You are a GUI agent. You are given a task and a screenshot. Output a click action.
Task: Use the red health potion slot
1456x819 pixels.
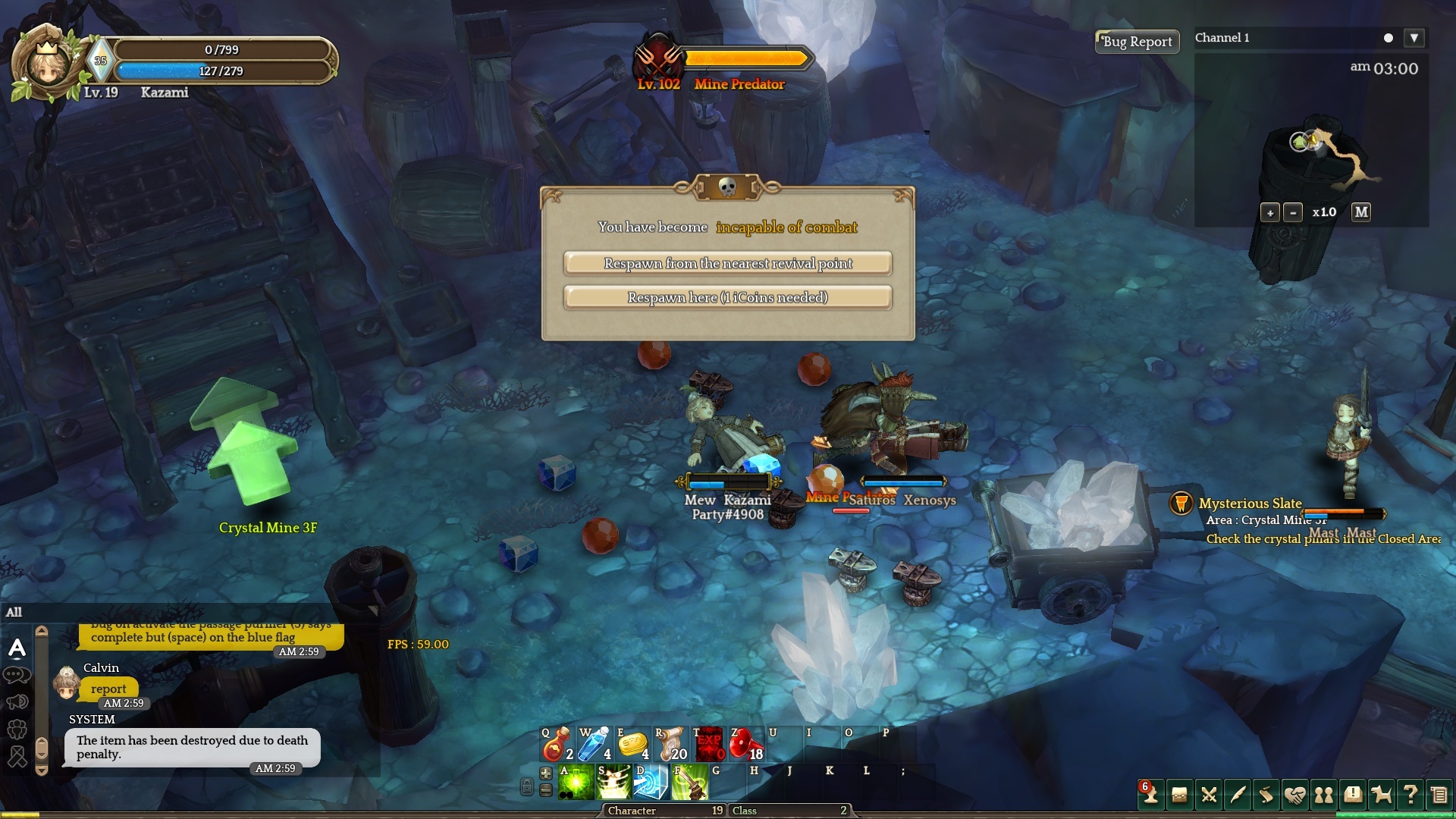click(557, 745)
